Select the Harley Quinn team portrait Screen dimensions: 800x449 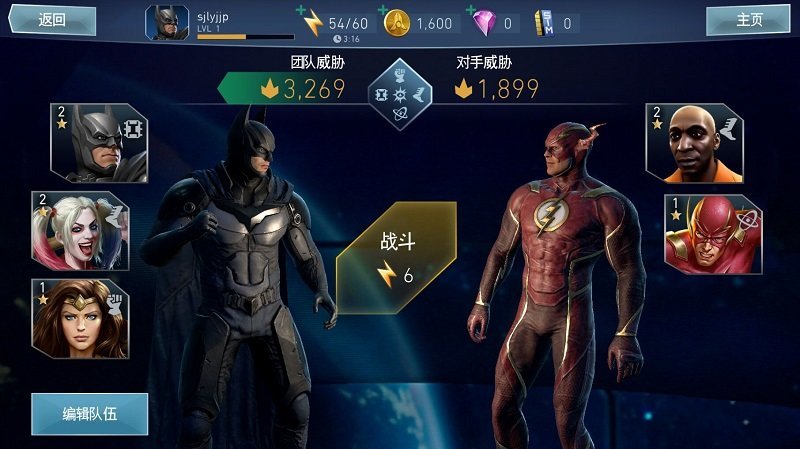click(x=80, y=230)
